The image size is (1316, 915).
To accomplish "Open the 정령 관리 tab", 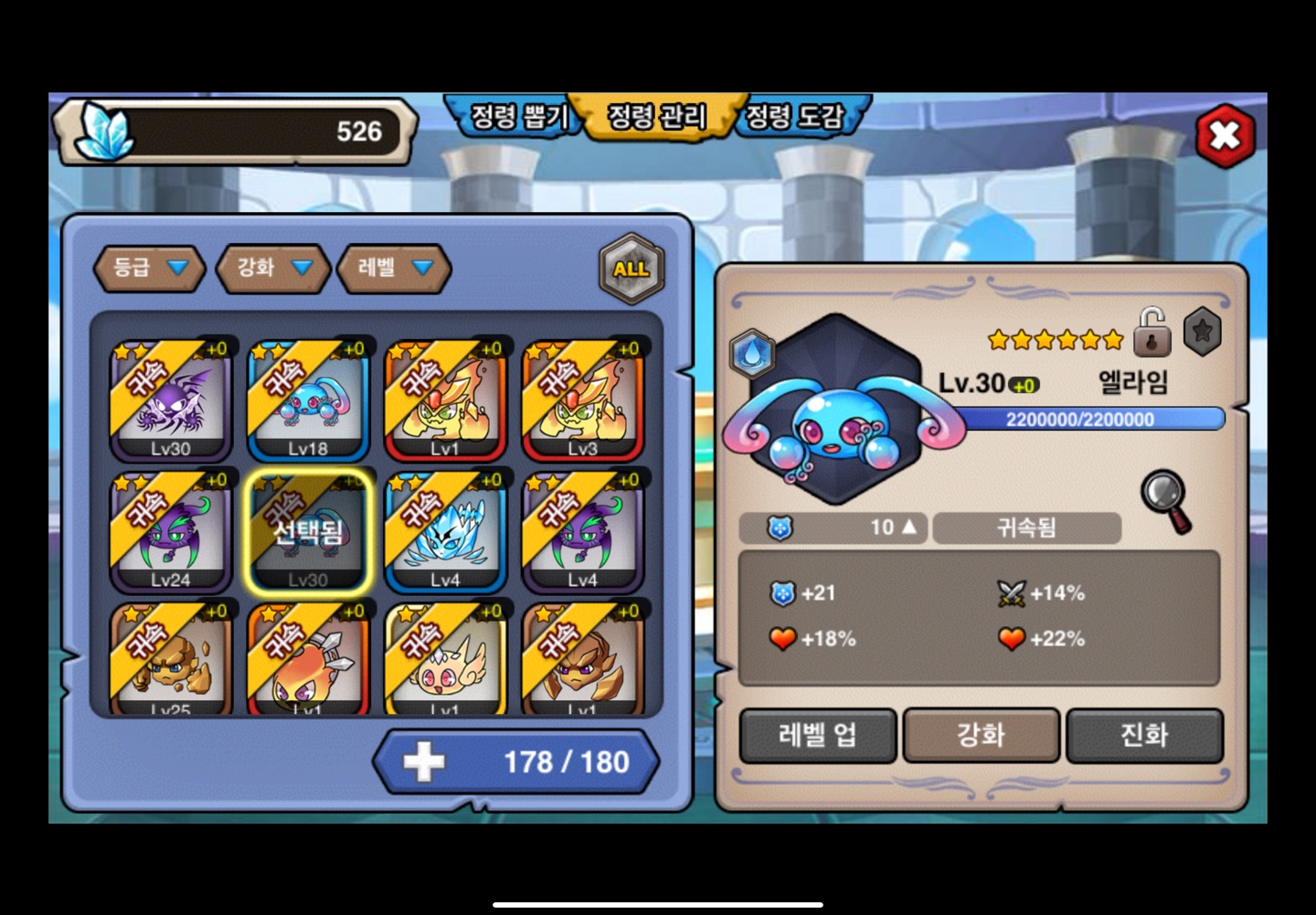I will 657,116.
